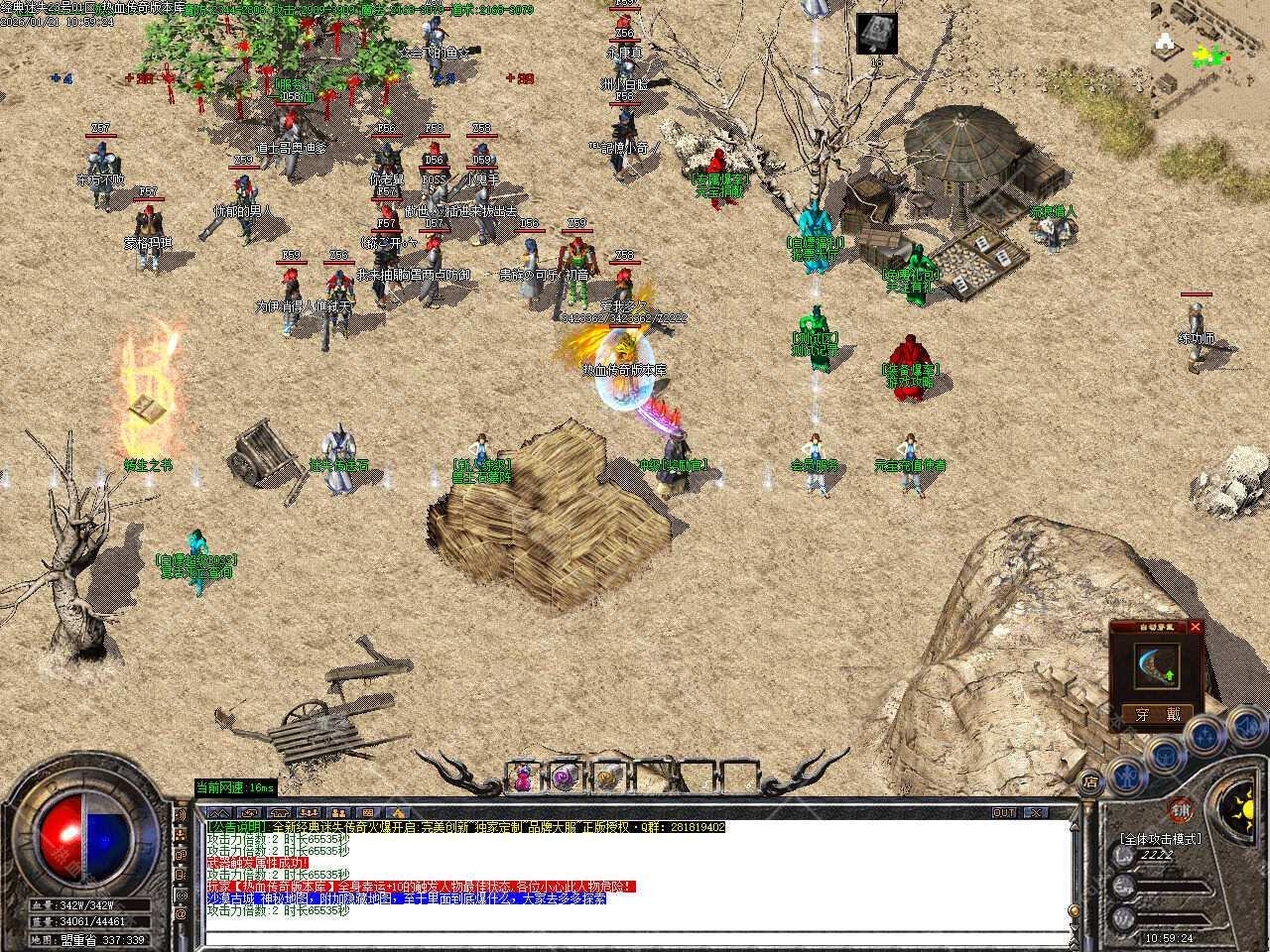Screen dimensions: 1270x952
Task: Select the blue scythe item in the popup
Action: tap(1157, 666)
